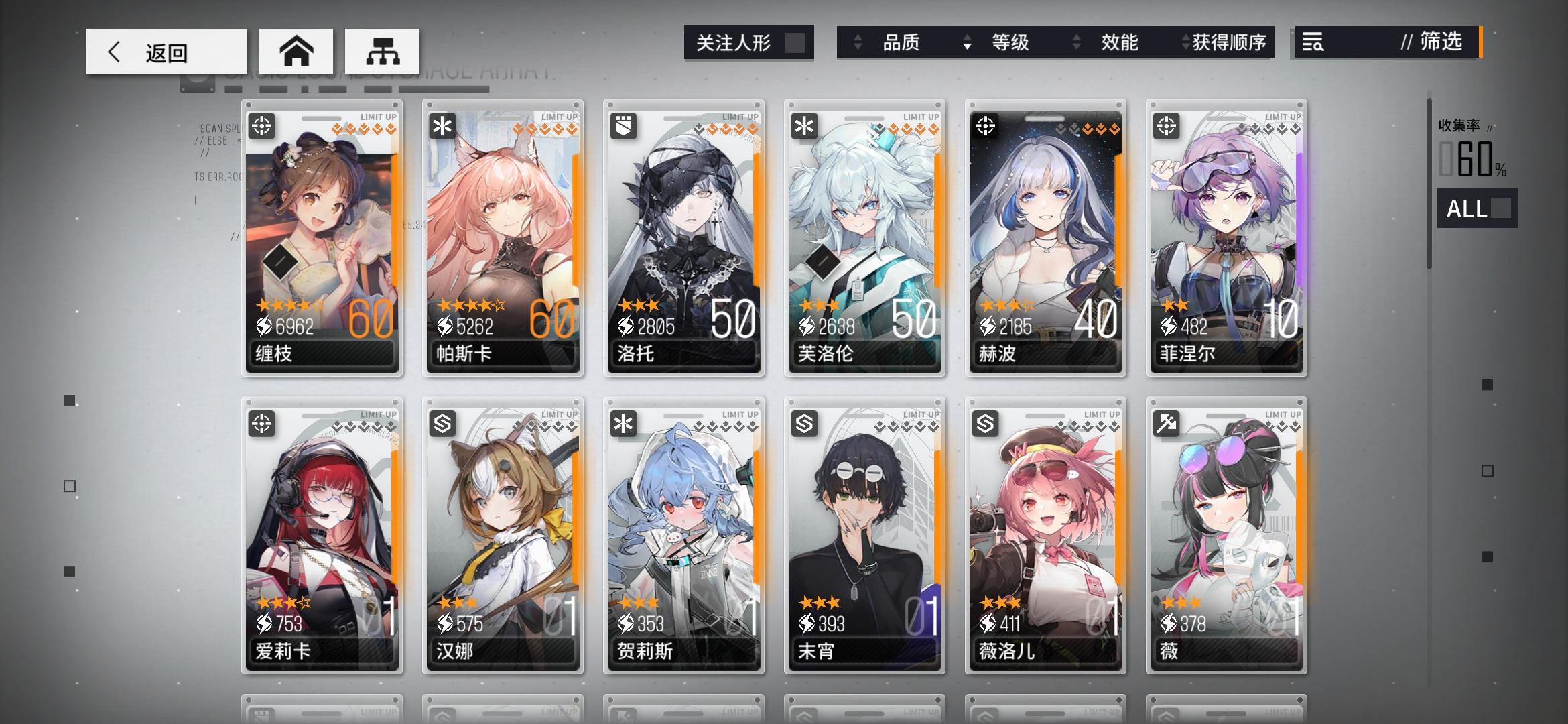This screenshot has width=1568, height=724.
Task: Click the list icon in the filter bar
Action: (x=1313, y=43)
